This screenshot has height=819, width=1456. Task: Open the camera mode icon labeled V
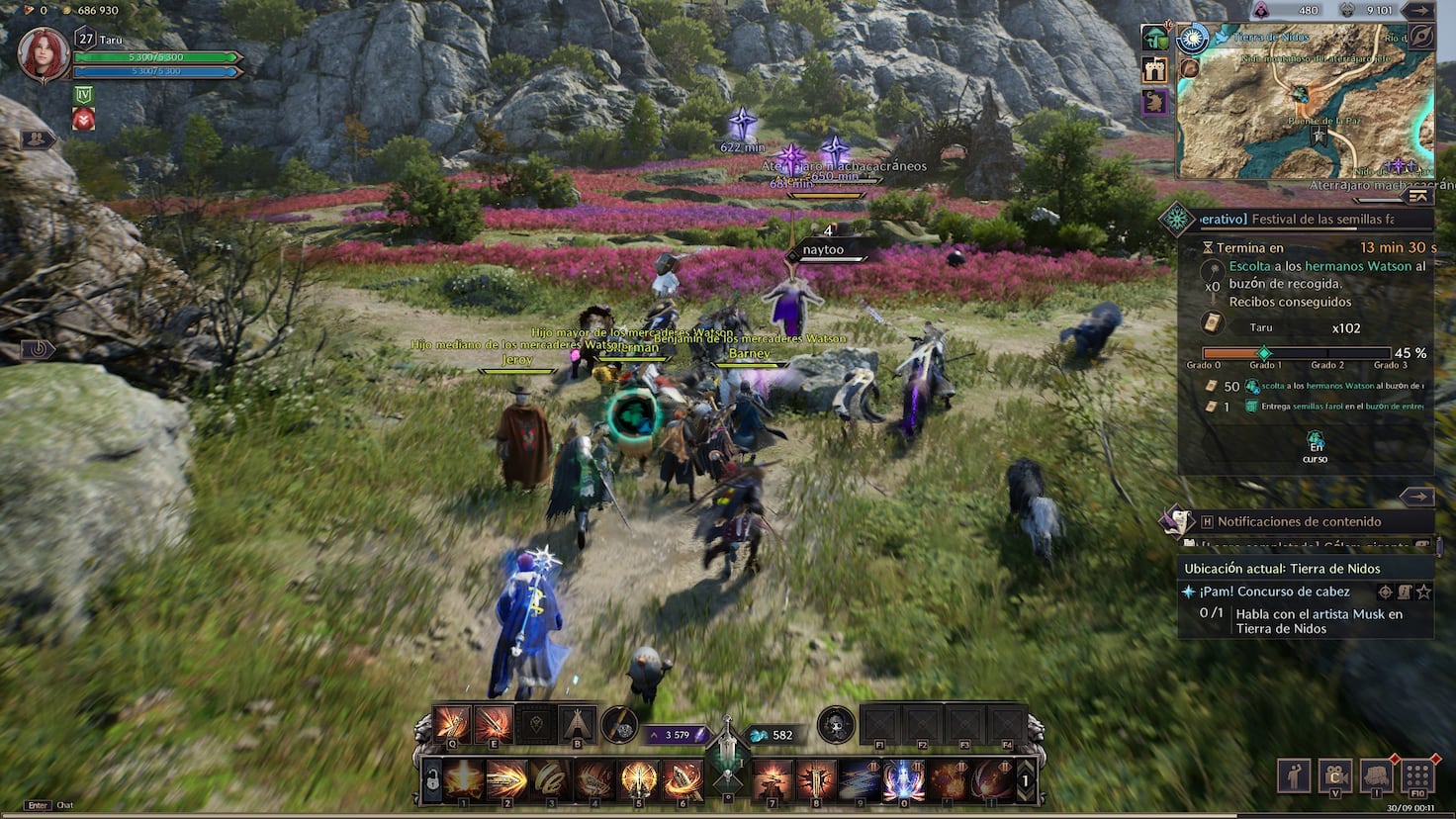click(x=1334, y=774)
